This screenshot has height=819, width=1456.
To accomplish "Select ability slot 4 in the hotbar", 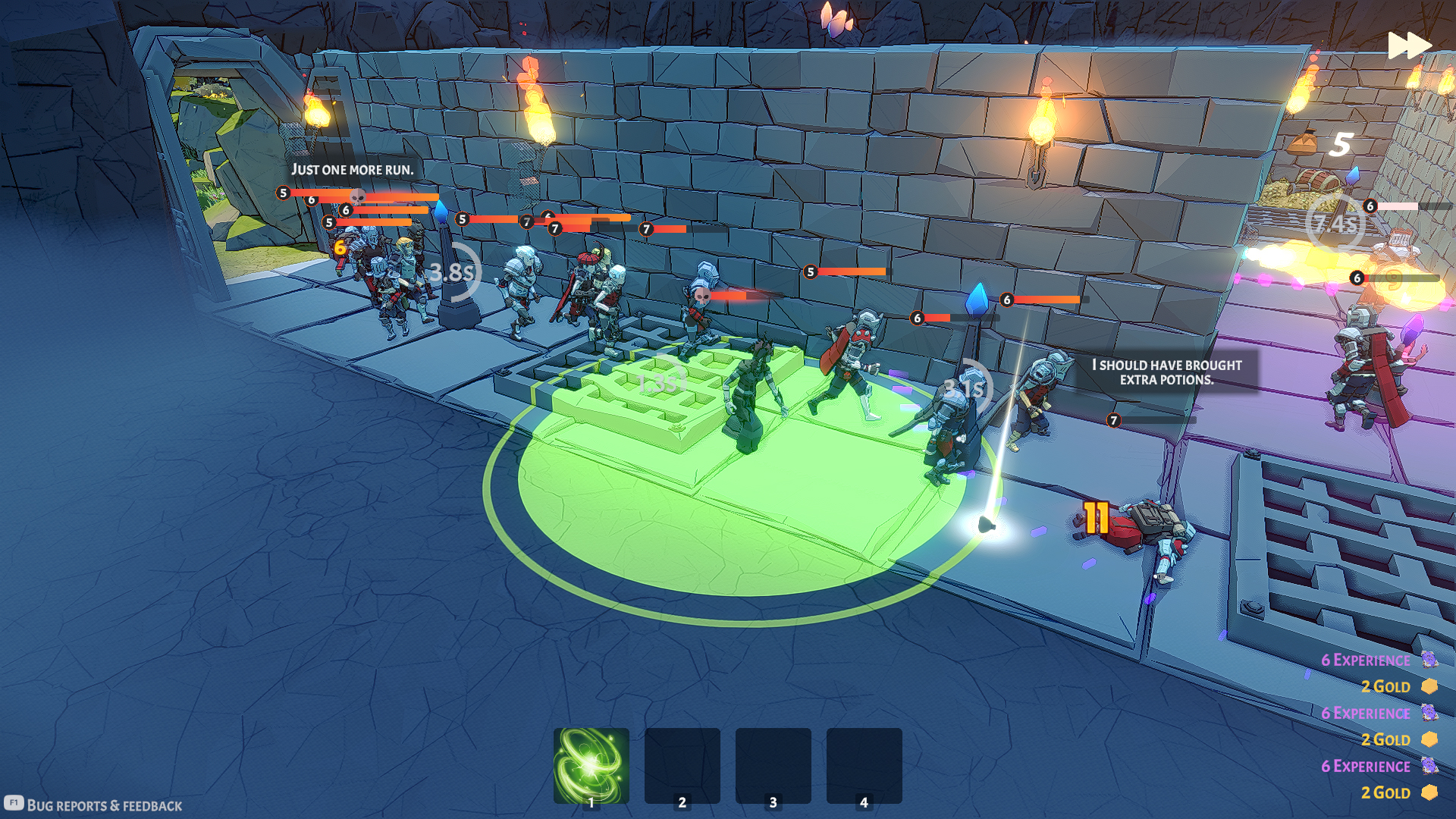I will pyautogui.click(x=864, y=767).
